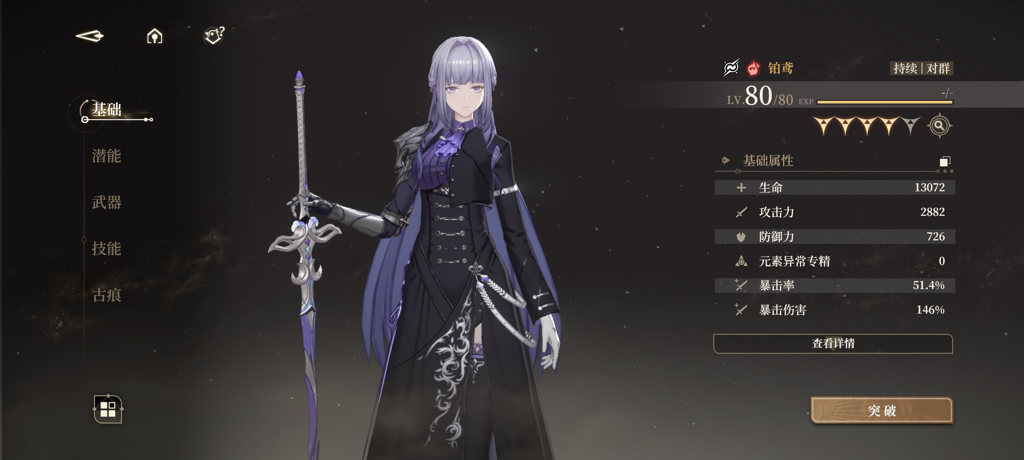
Task: Show the 技能 tab
Action: pos(106,248)
